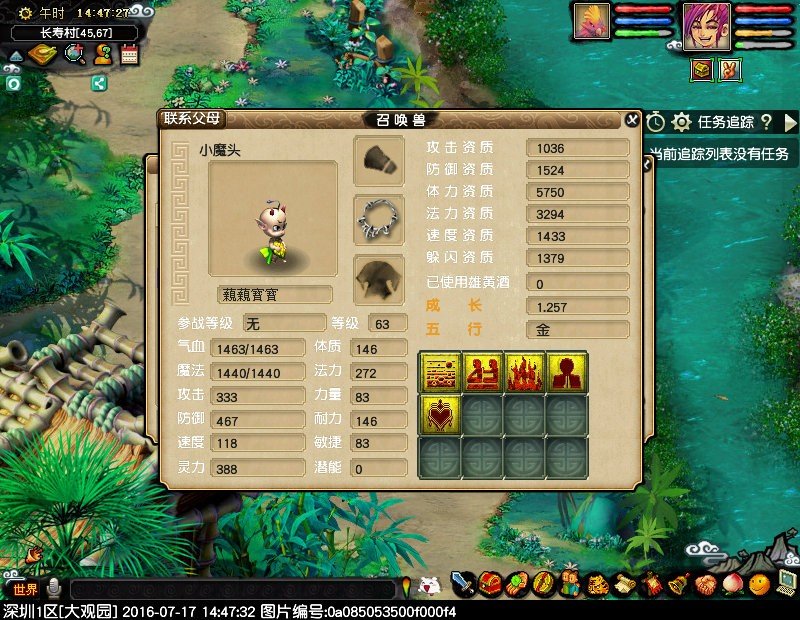Collapse the quest tracker with arrow
This screenshot has height=620, width=800.
(x=790, y=122)
